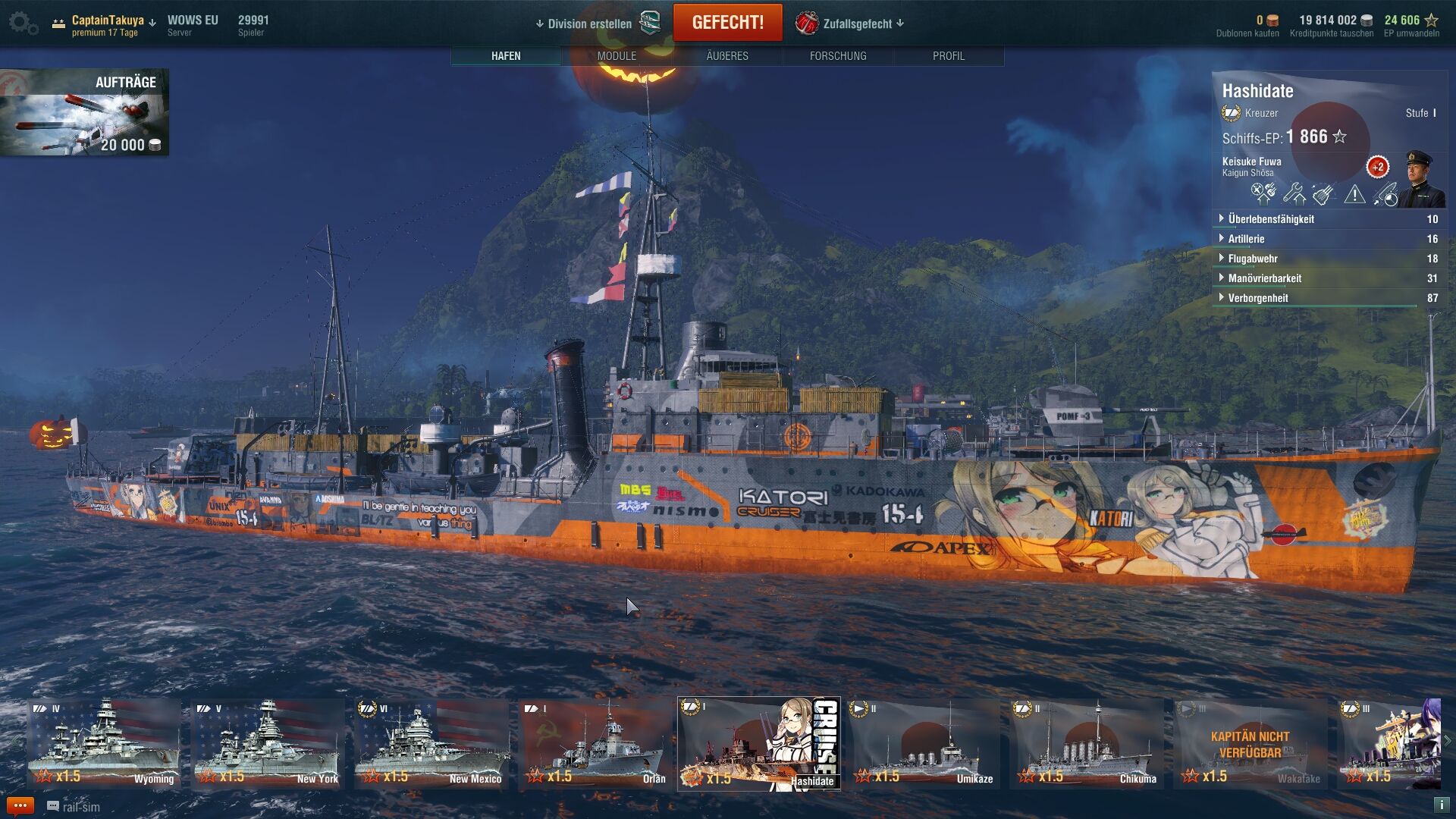Screen dimensions: 1456x819
Task: Switch to the MODULE tab
Action: [617, 56]
